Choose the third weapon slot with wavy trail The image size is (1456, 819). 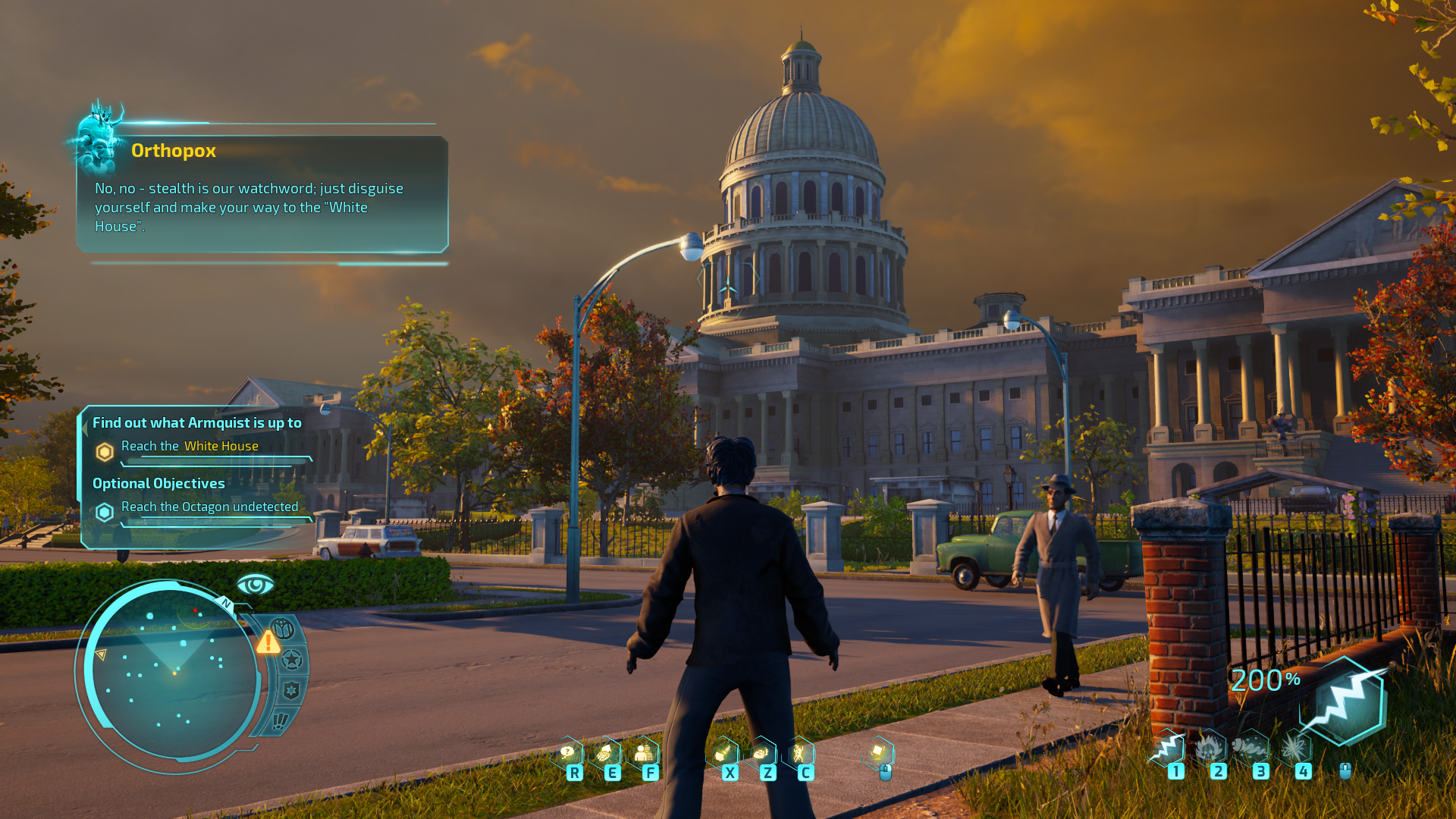pos(1251,748)
